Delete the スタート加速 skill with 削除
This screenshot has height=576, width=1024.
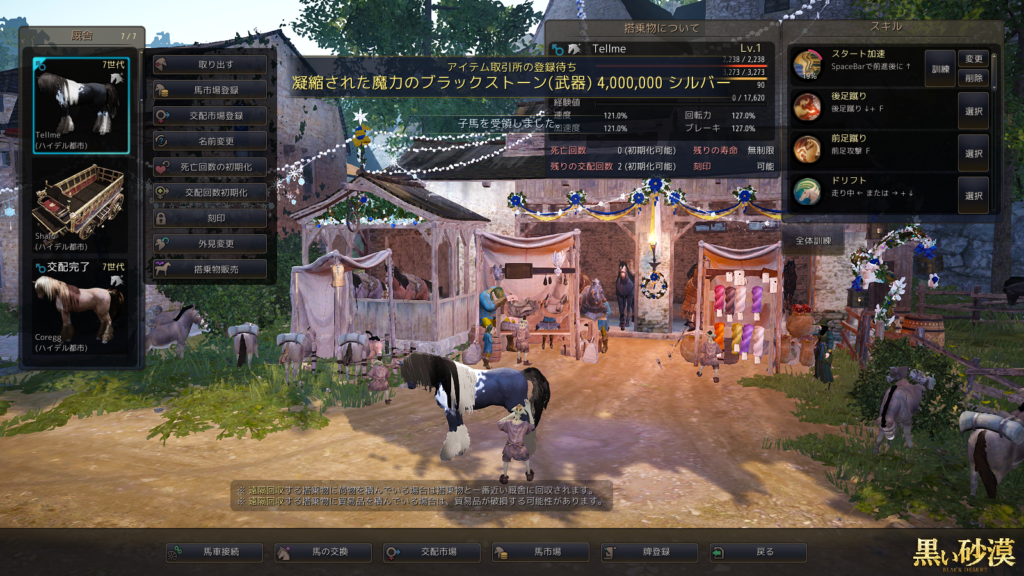[x=973, y=78]
